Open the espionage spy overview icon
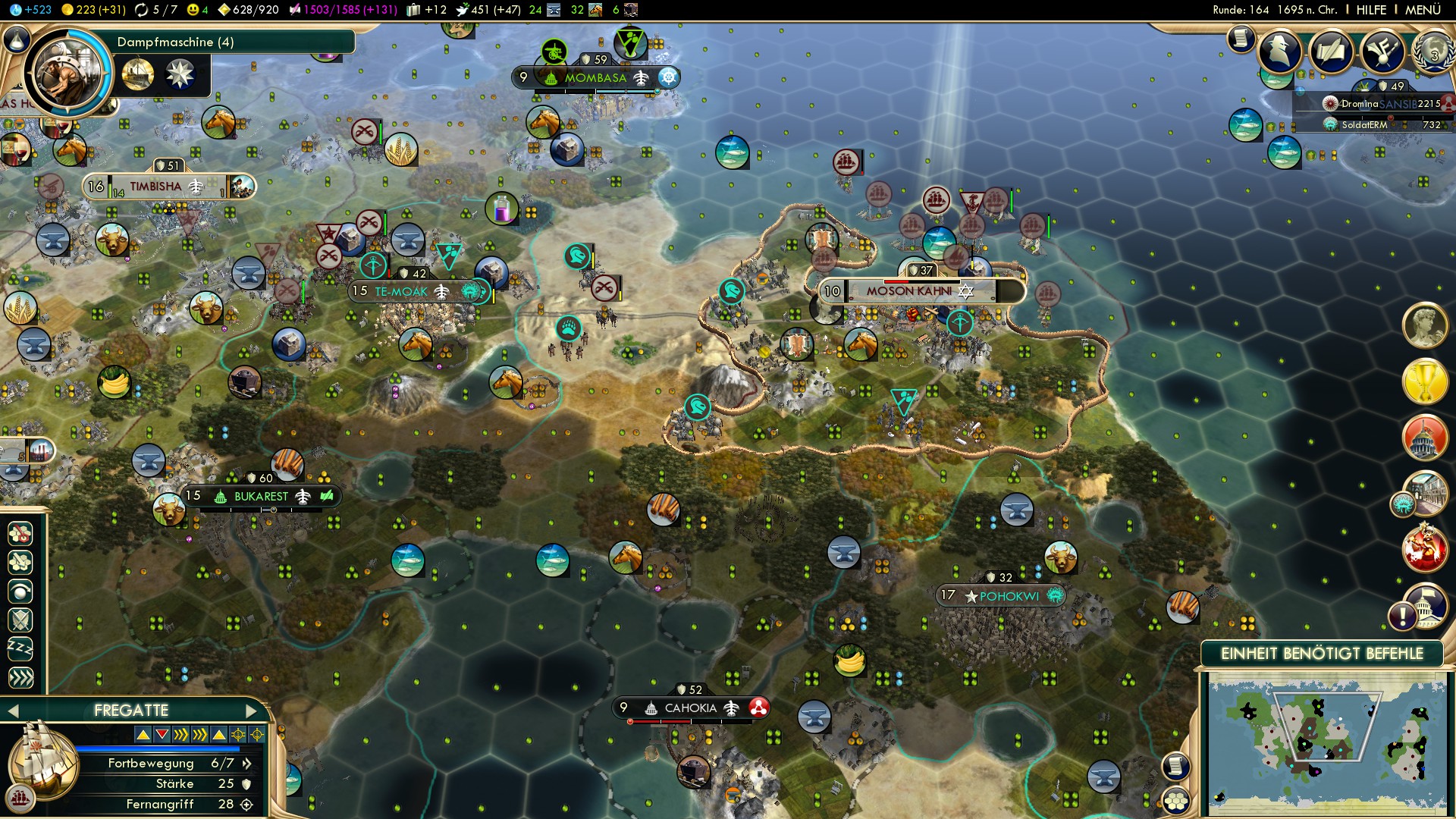 tap(1280, 52)
